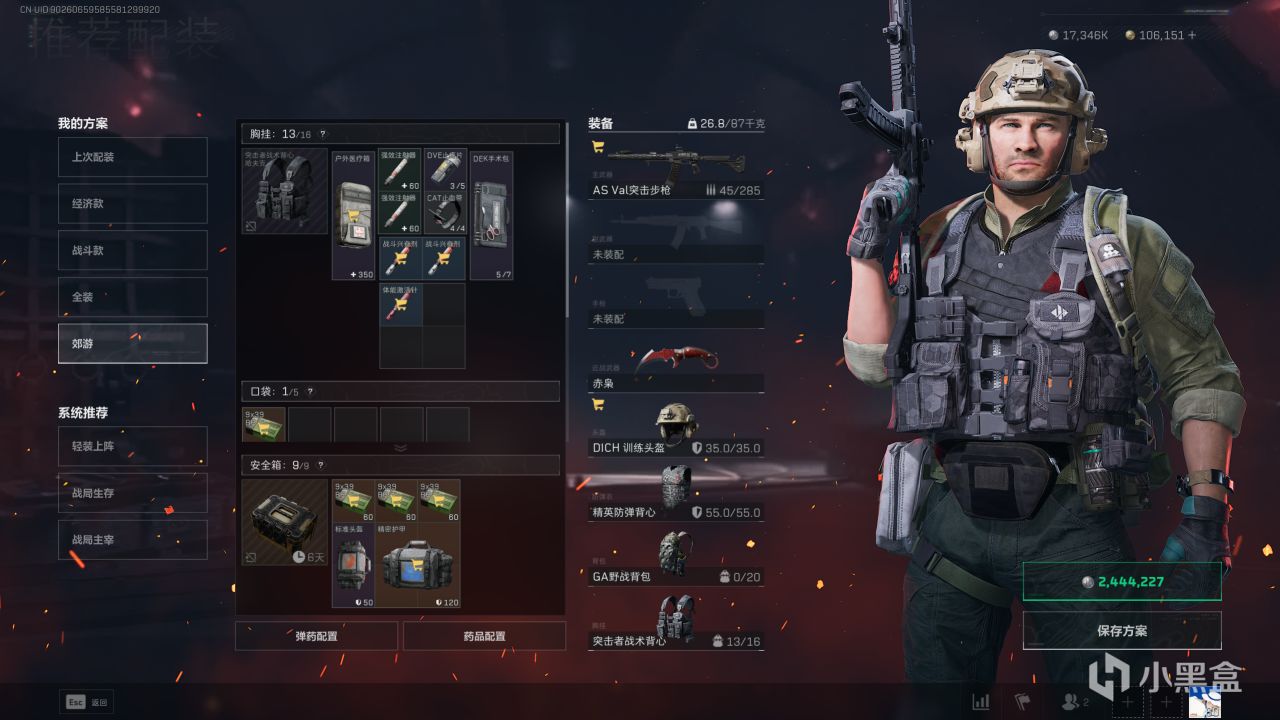Open 药品配置 medicine configuration
1280x720 pixels.
click(485, 636)
